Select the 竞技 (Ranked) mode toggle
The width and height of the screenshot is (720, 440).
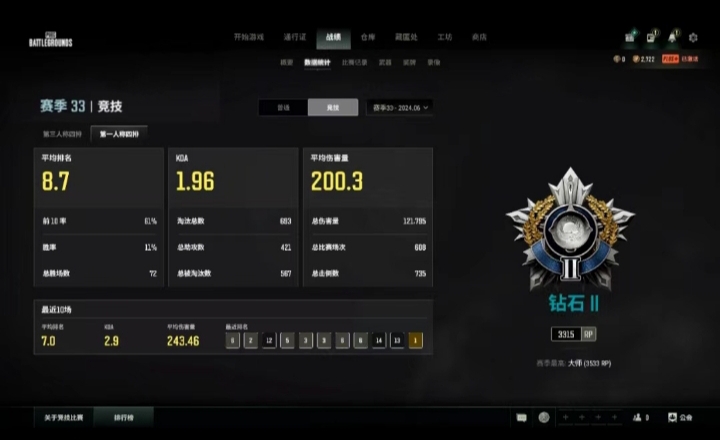[332, 107]
